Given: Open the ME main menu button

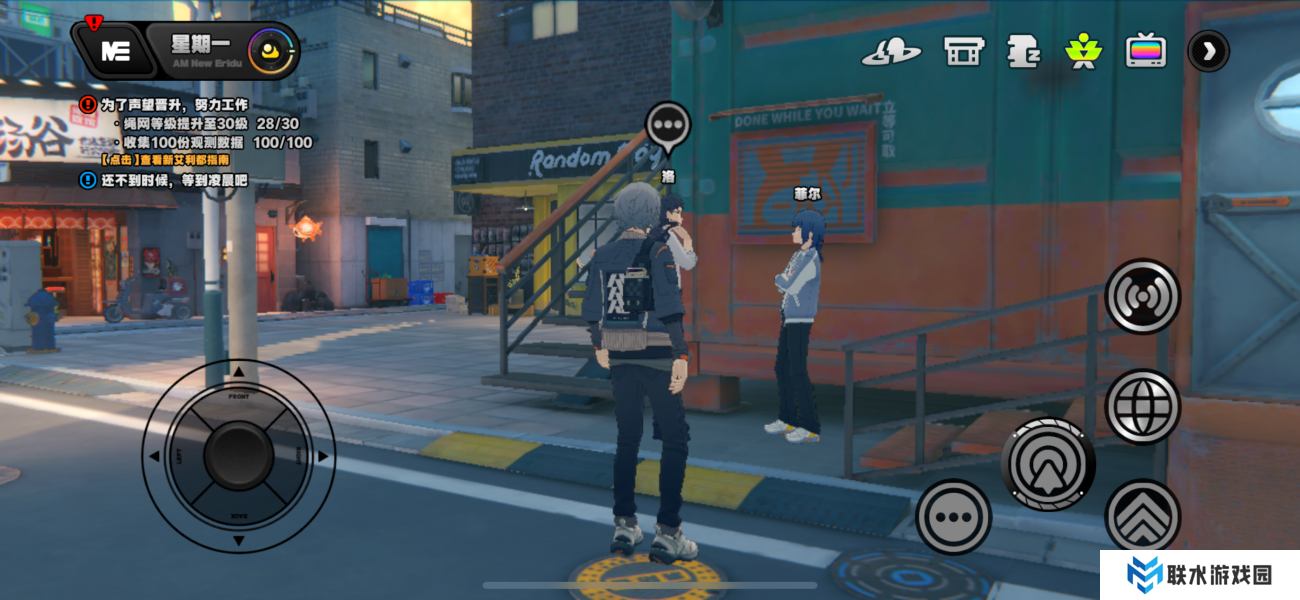Looking at the screenshot, I should pyautogui.click(x=115, y=51).
